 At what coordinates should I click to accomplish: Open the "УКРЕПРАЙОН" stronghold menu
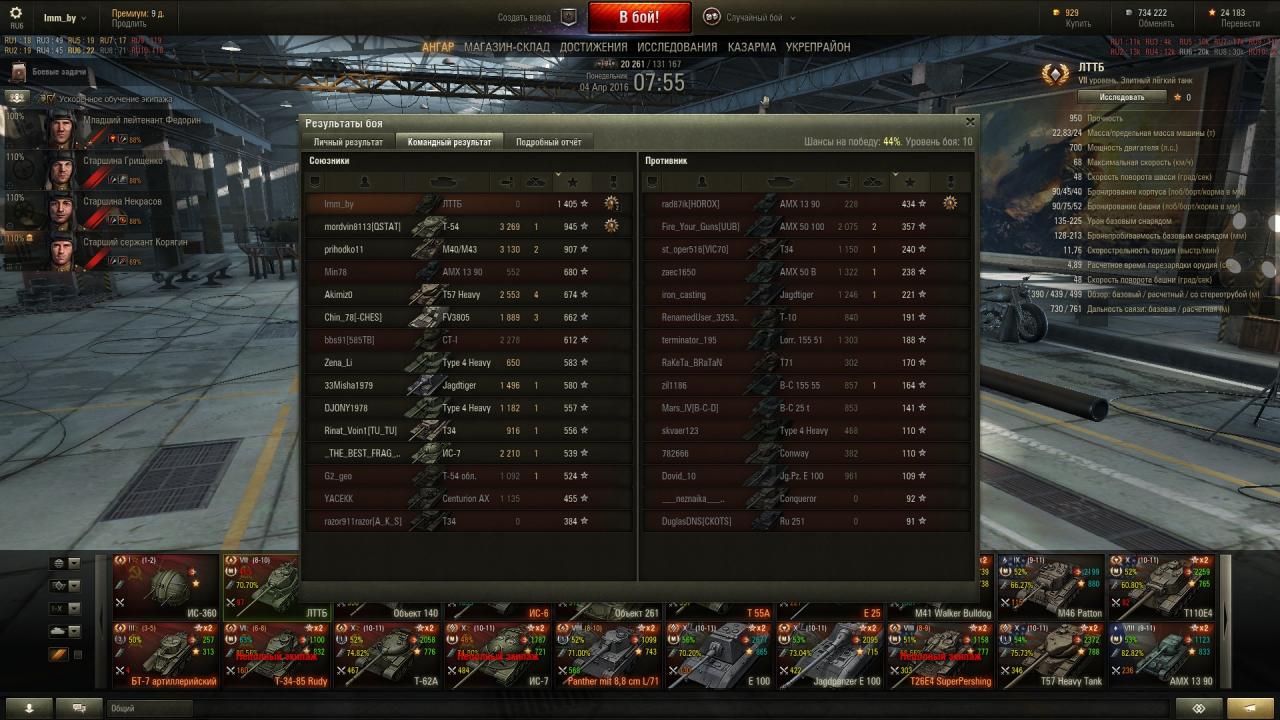(x=818, y=47)
